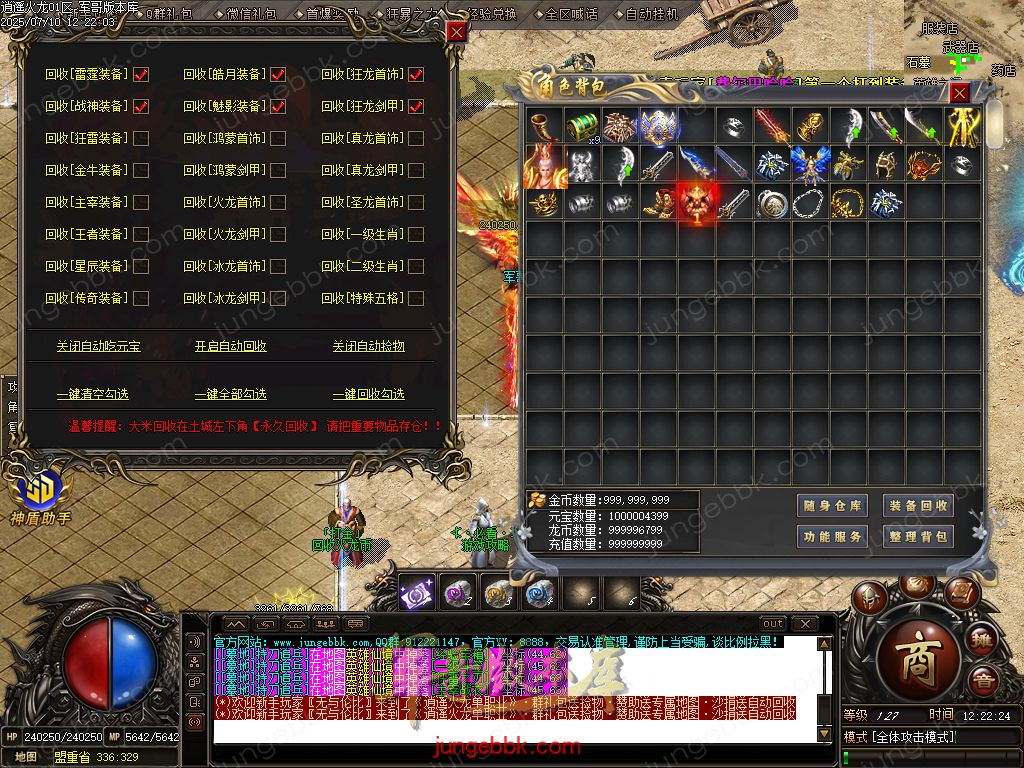Choose 关闭自动拾物 link
This screenshot has height=768, width=1024.
coord(369,346)
